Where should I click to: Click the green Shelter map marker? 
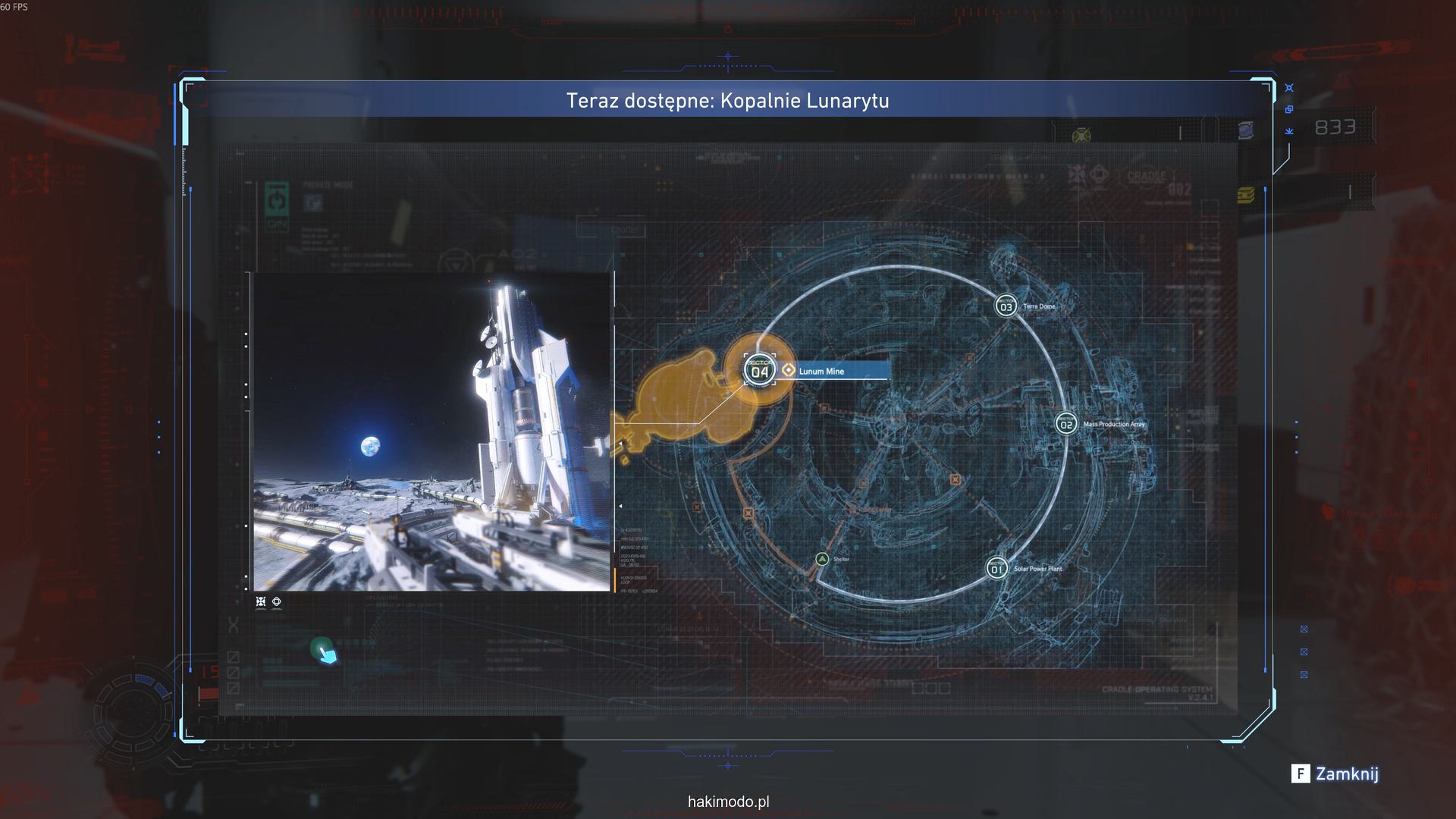pos(822,560)
